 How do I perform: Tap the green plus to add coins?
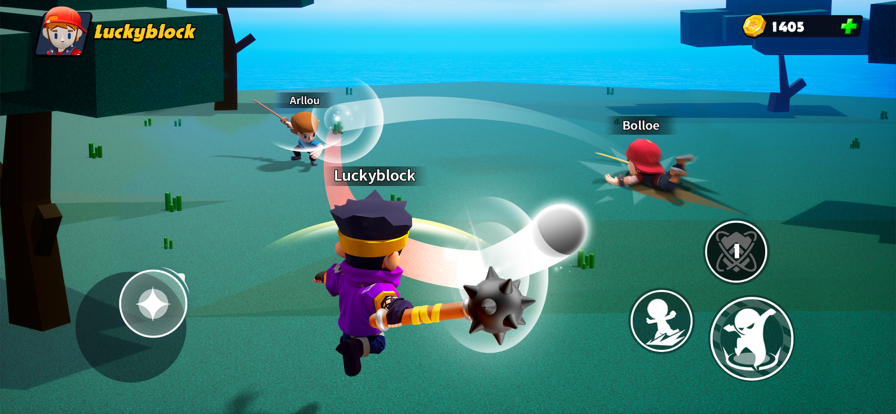click(x=849, y=27)
